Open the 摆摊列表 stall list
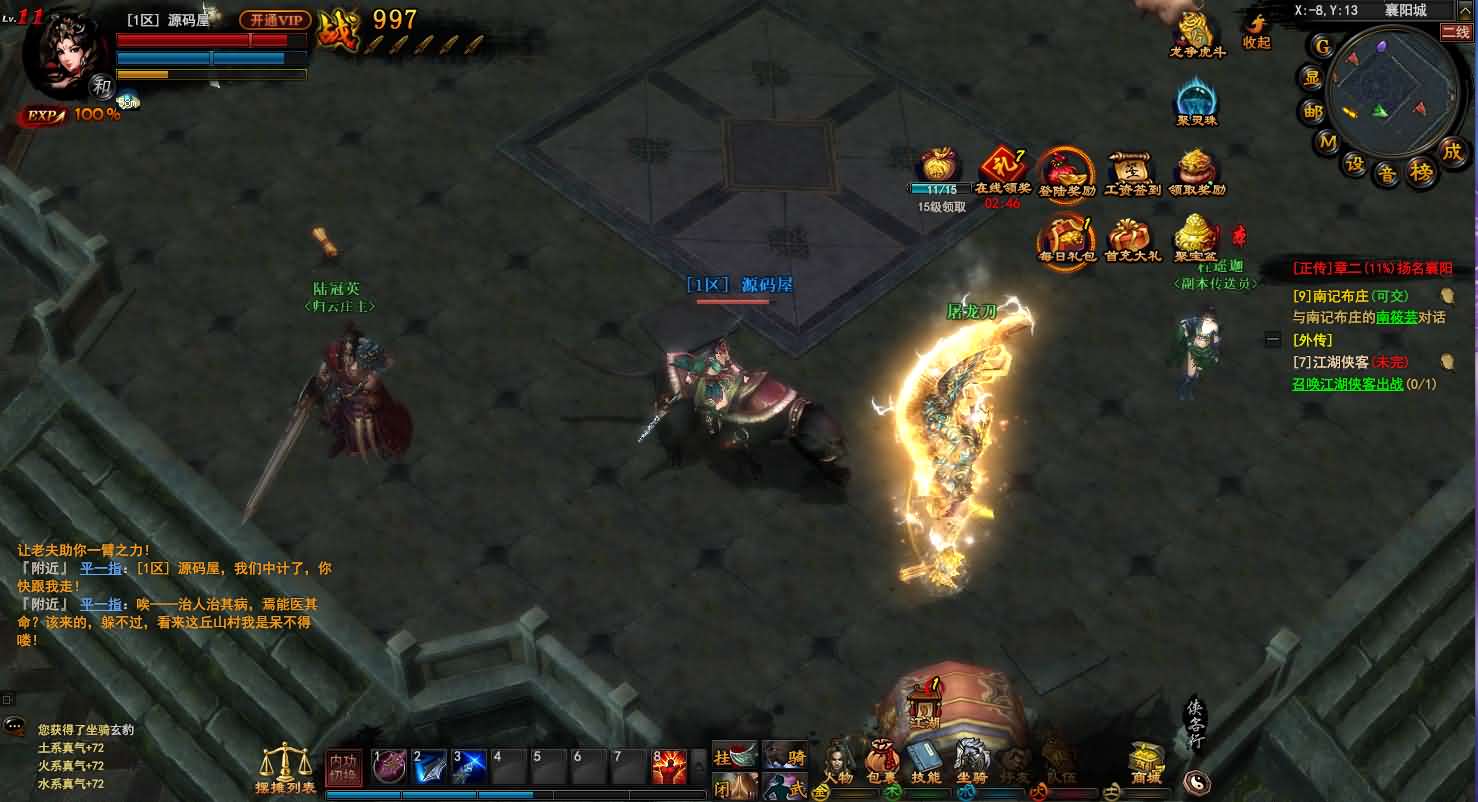Image resolution: width=1478 pixels, height=802 pixels. [x=285, y=768]
